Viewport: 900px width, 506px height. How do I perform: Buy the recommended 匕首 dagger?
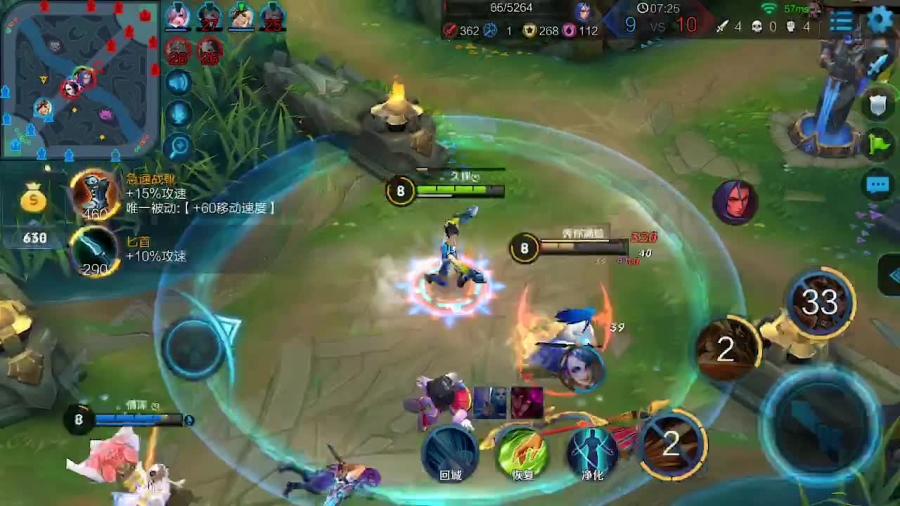[x=96, y=250]
